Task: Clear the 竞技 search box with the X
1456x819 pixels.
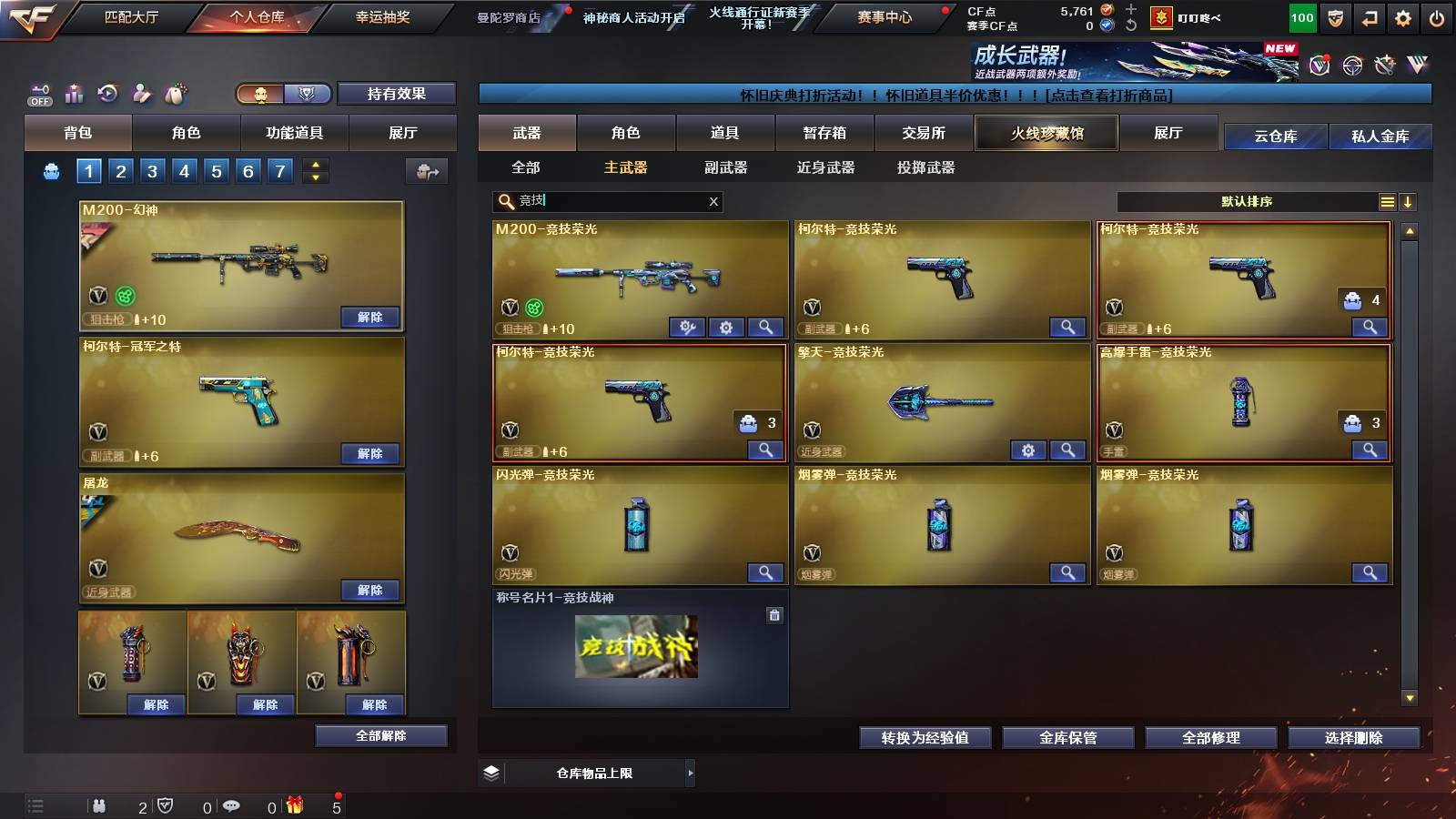Action: pyautogui.click(x=713, y=201)
